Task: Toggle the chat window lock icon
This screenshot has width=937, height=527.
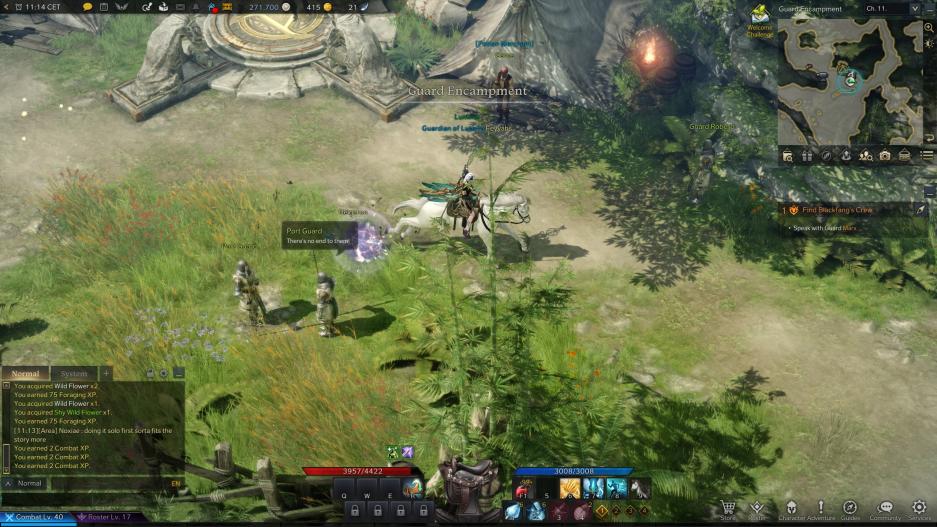Action: point(150,374)
